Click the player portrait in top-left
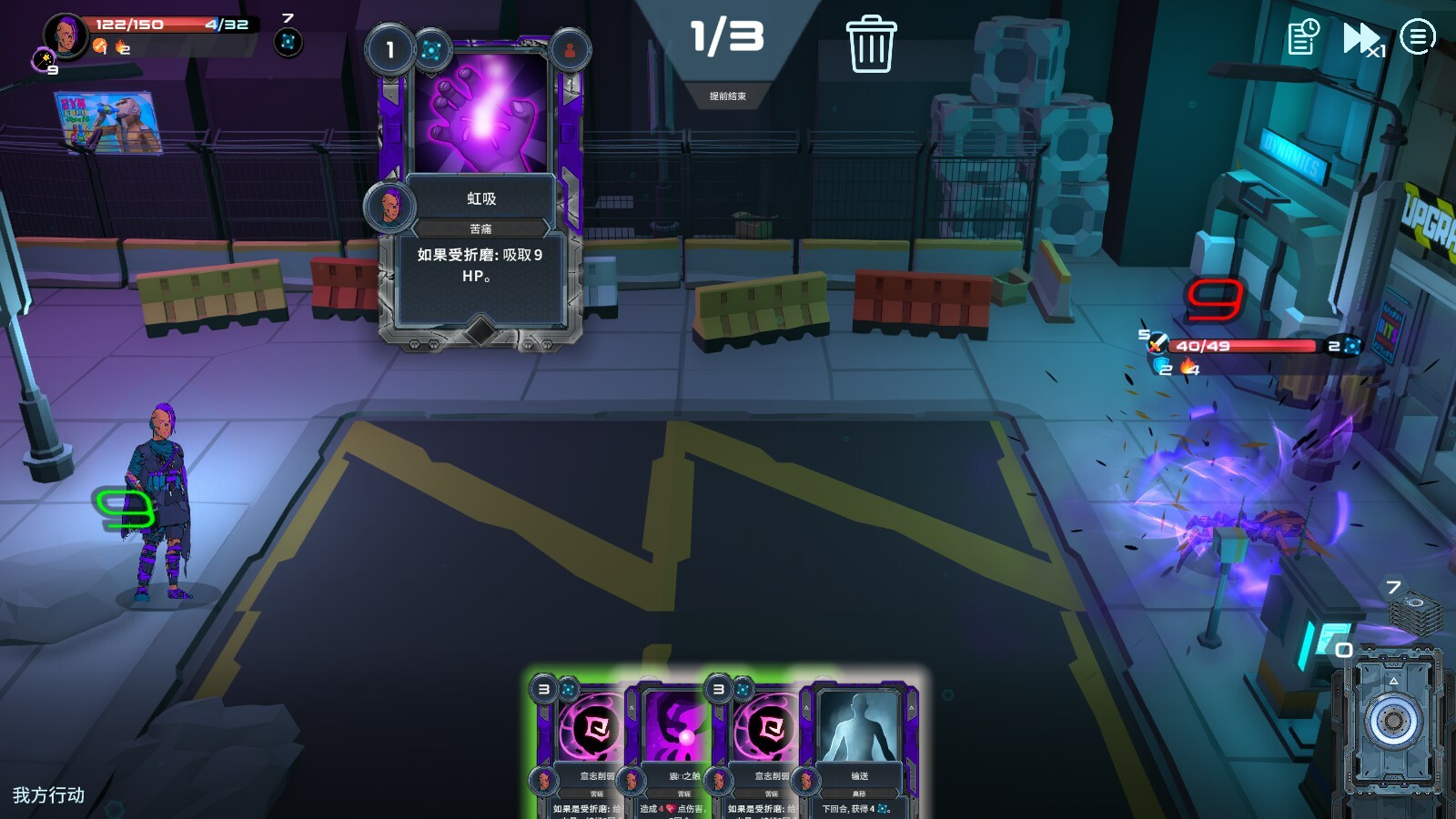The image size is (1456, 819). (66, 35)
